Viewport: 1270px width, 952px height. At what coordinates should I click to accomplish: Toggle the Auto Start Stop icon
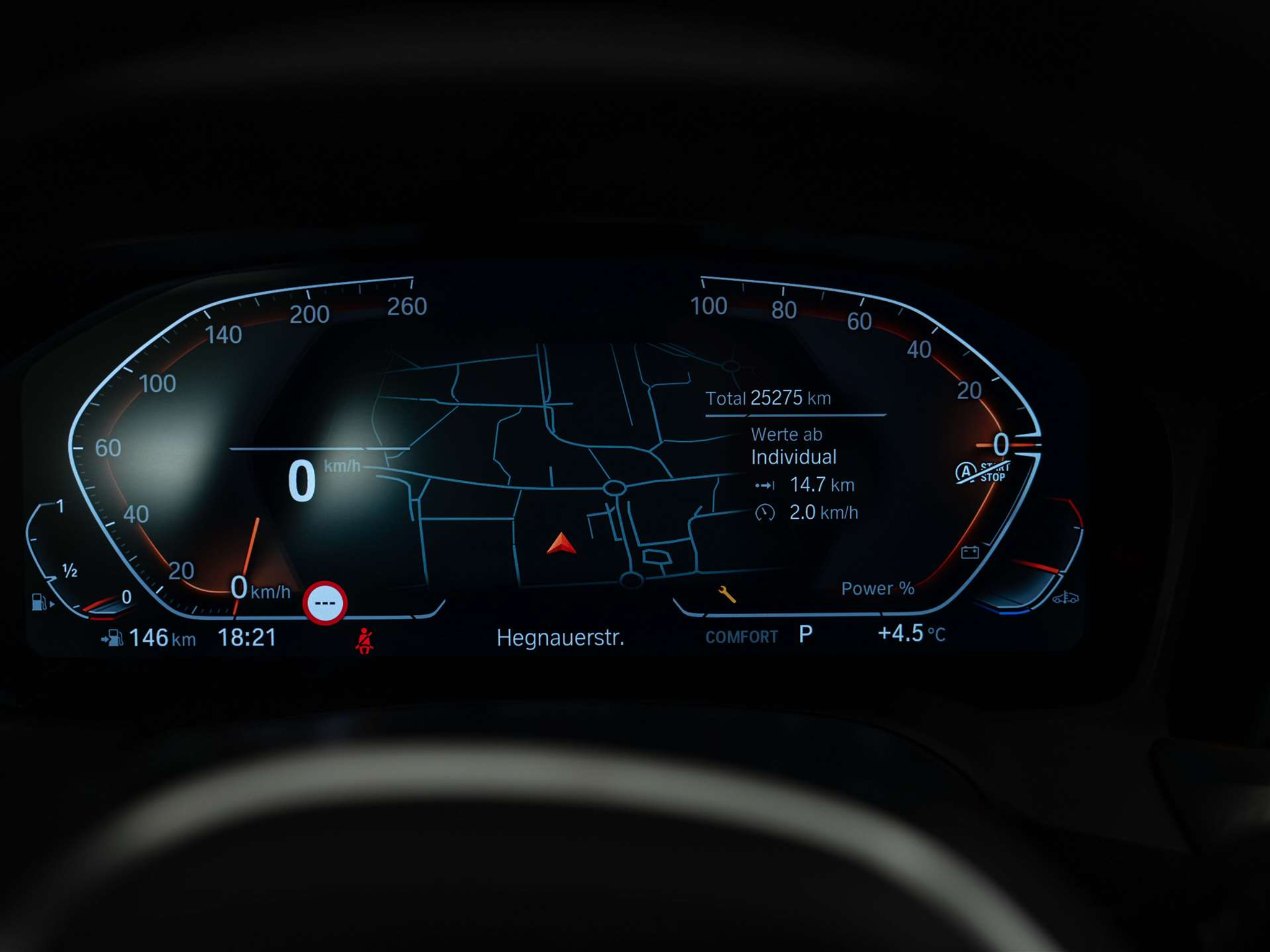click(982, 473)
